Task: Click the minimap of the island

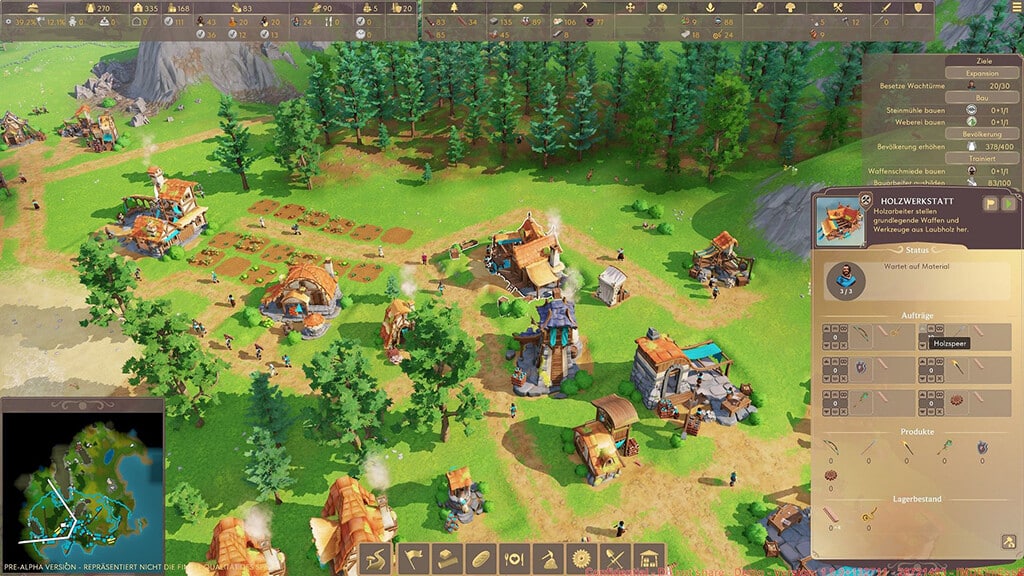Action: point(82,478)
